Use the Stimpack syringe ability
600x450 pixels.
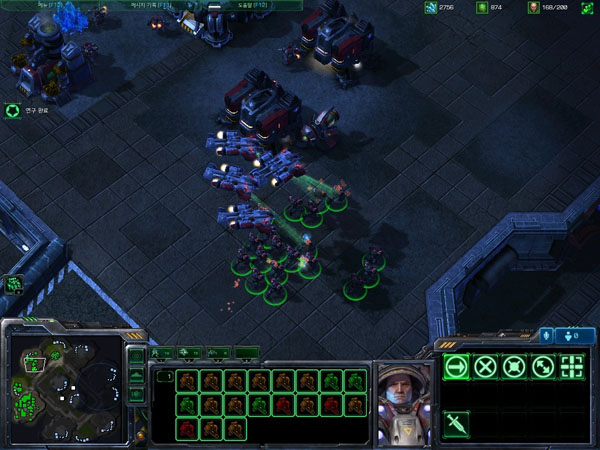(456, 423)
